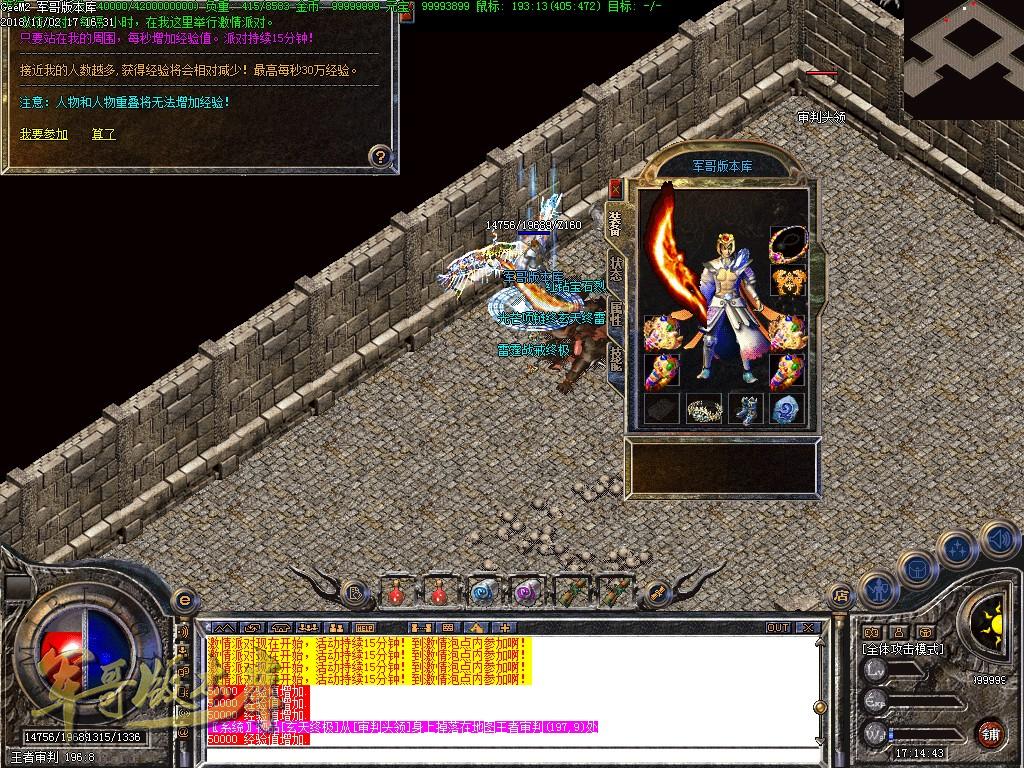Toggle the 全体攻击模式 attack mode label
Screen dimensions: 1024x768
[x=903, y=649]
